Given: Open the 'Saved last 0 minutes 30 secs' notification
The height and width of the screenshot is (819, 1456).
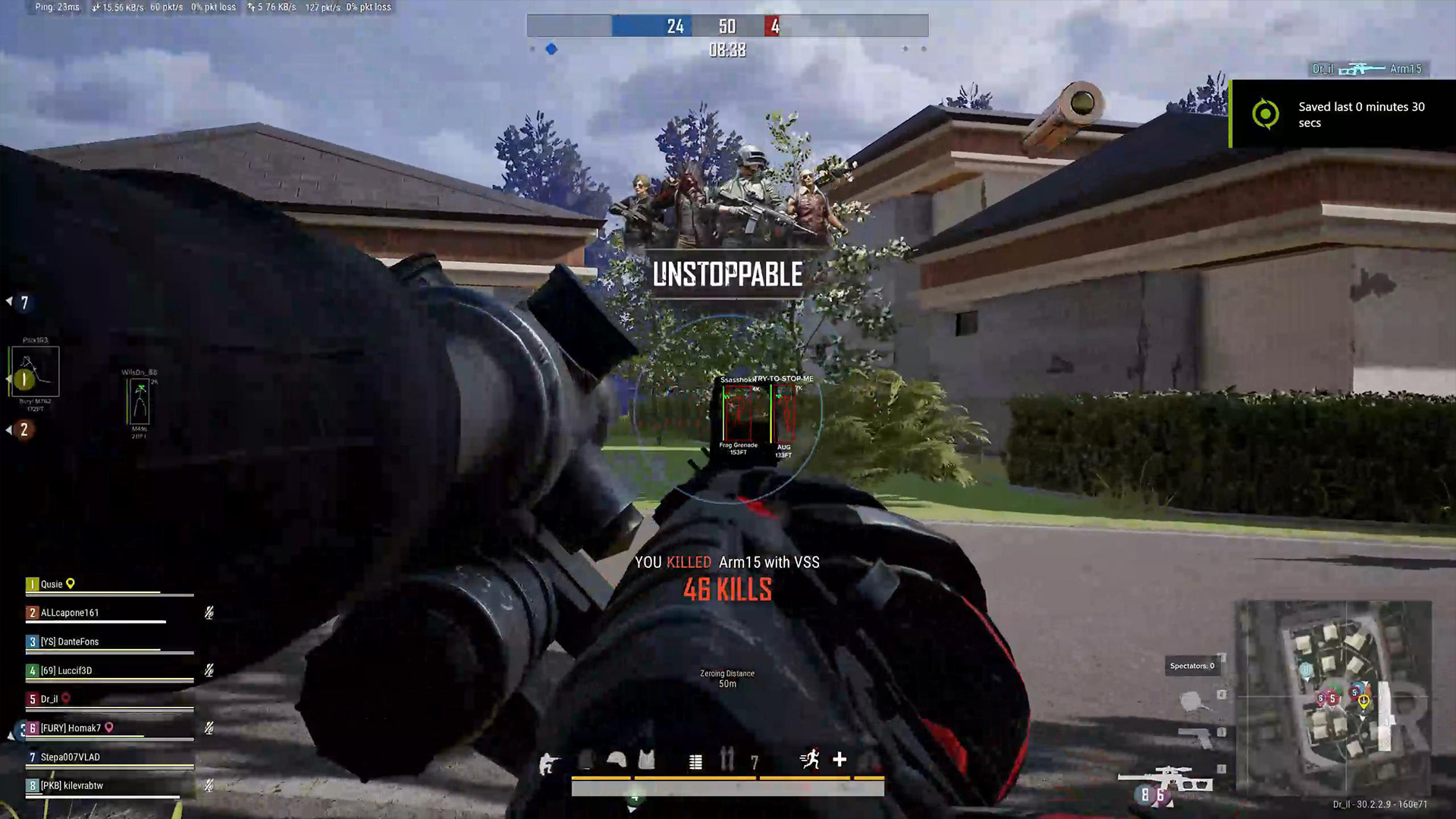Looking at the screenshot, I should click(1342, 115).
